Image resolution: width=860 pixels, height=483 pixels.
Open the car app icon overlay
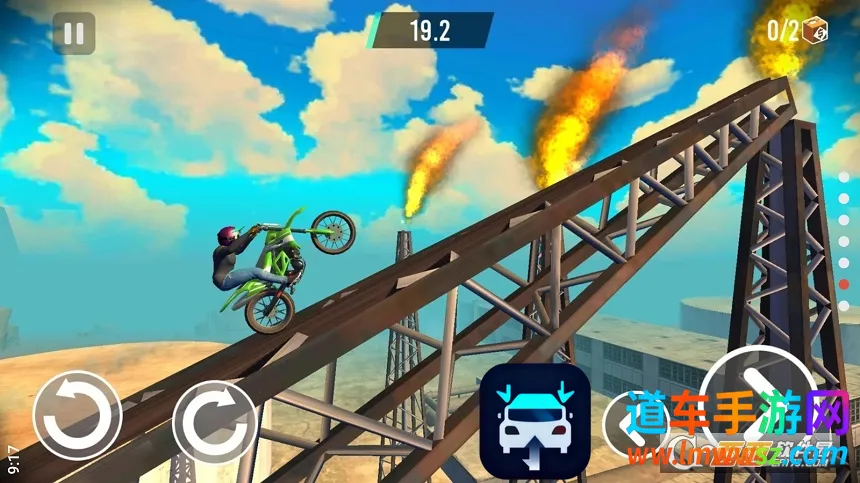coord(533,419)
